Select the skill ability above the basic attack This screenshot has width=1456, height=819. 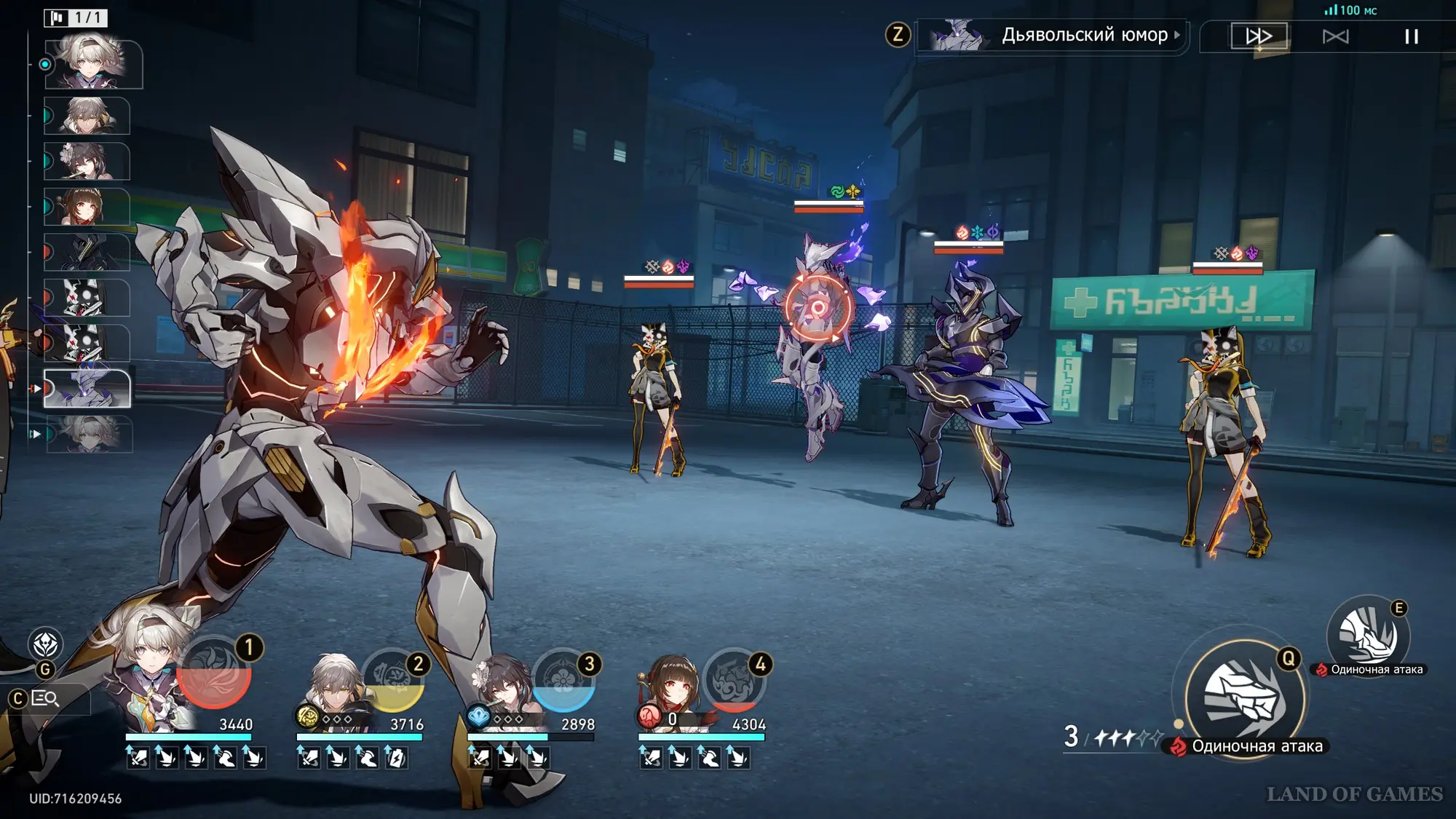(x=1368, y=636)
